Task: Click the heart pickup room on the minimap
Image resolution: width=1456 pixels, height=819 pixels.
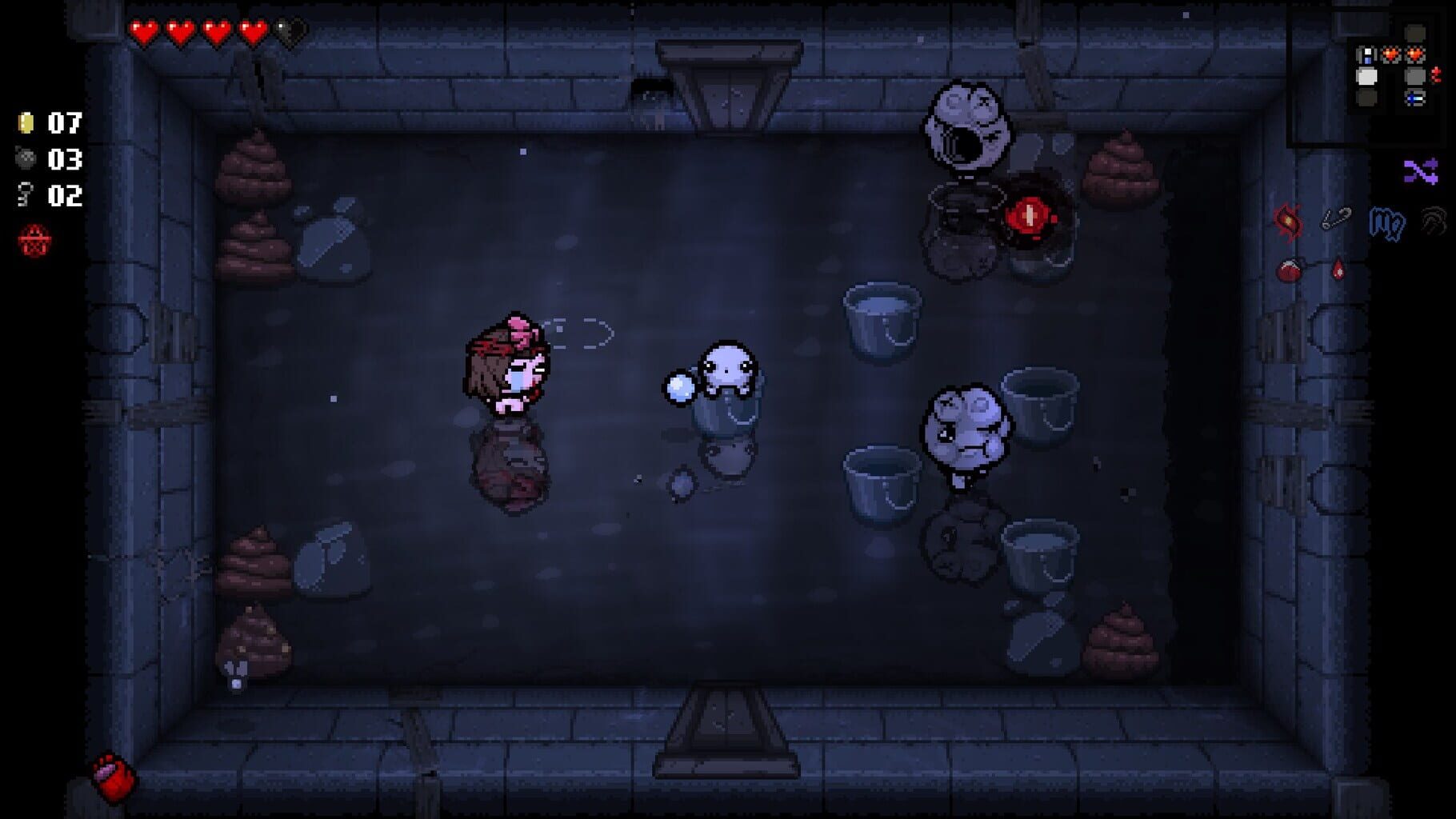Action: [x=1390, y=54]
